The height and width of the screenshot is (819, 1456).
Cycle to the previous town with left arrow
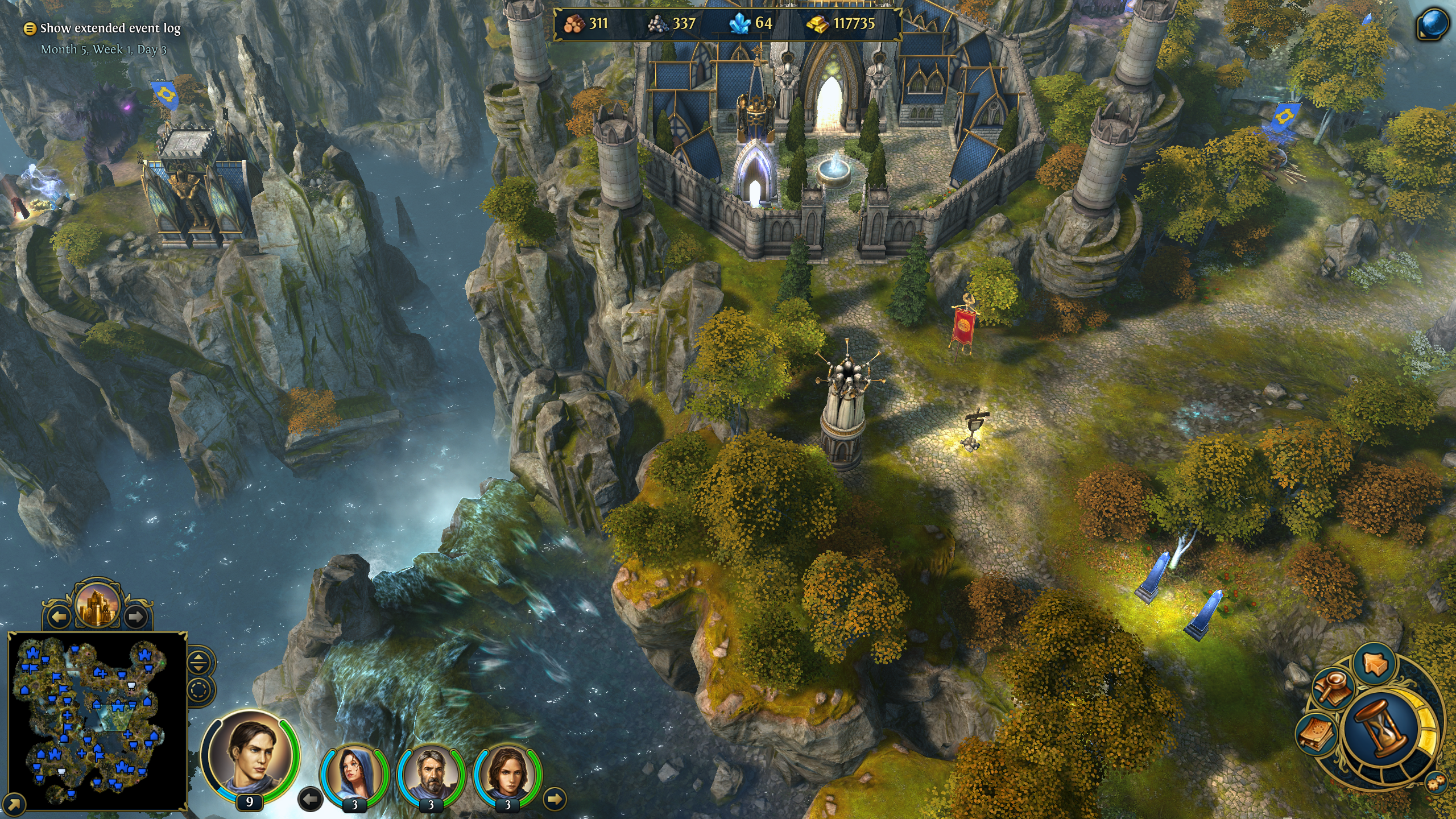pos(59,616)
